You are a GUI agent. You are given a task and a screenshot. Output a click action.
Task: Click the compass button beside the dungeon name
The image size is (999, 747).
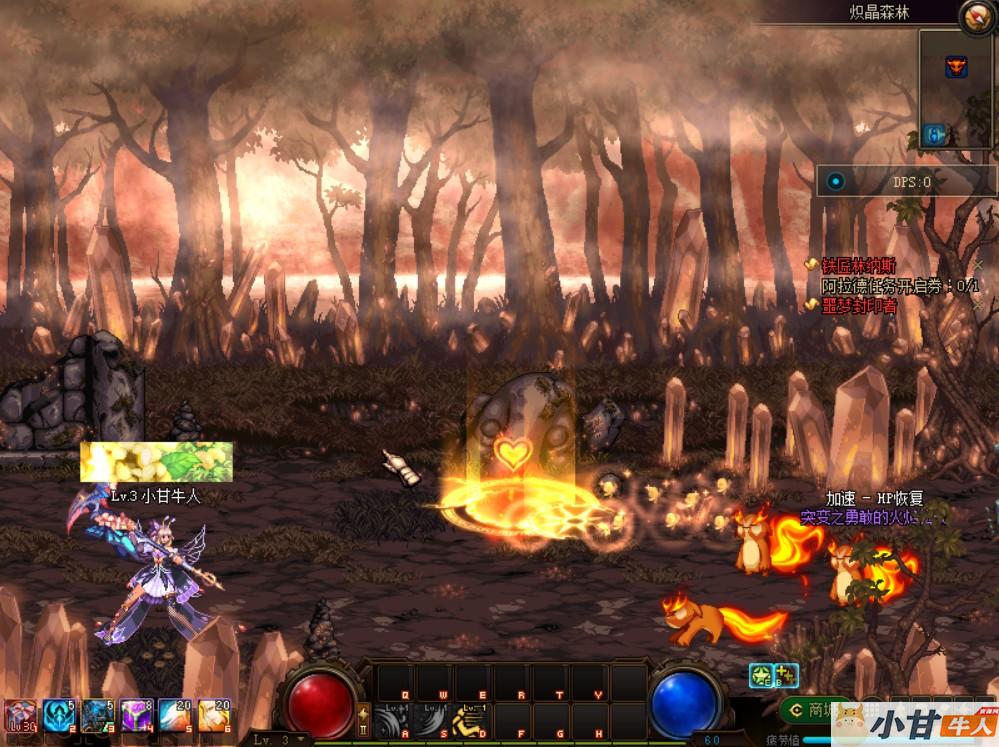976,15
